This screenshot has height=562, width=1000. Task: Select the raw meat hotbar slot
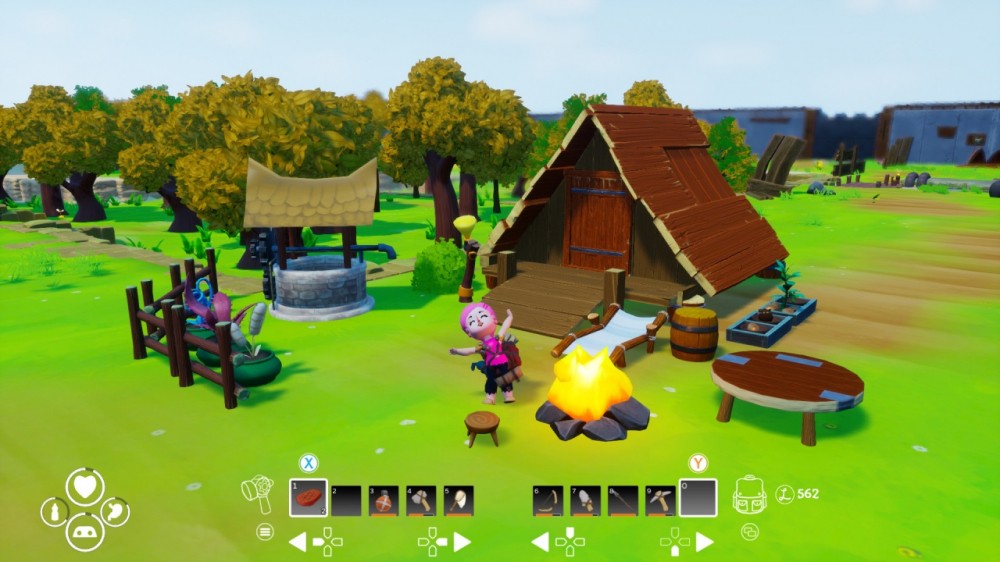coord(309,497)
